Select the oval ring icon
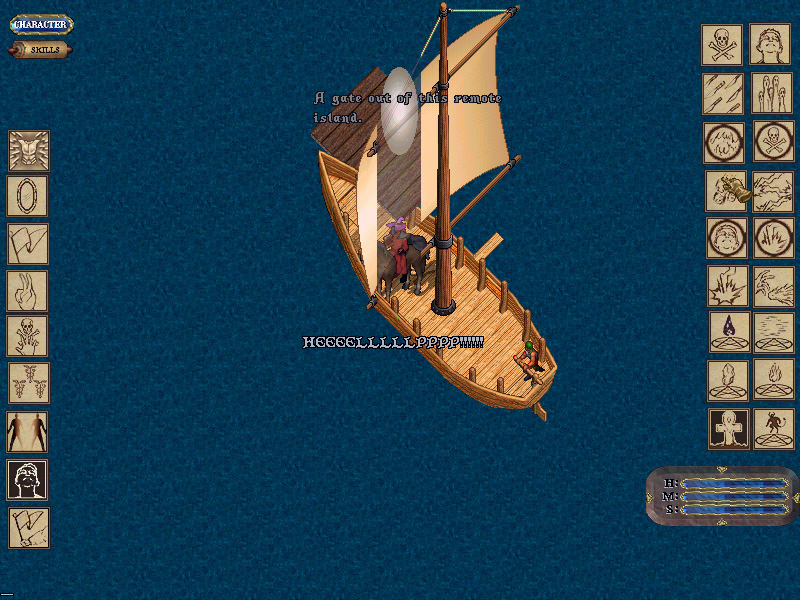 point(28,196)
